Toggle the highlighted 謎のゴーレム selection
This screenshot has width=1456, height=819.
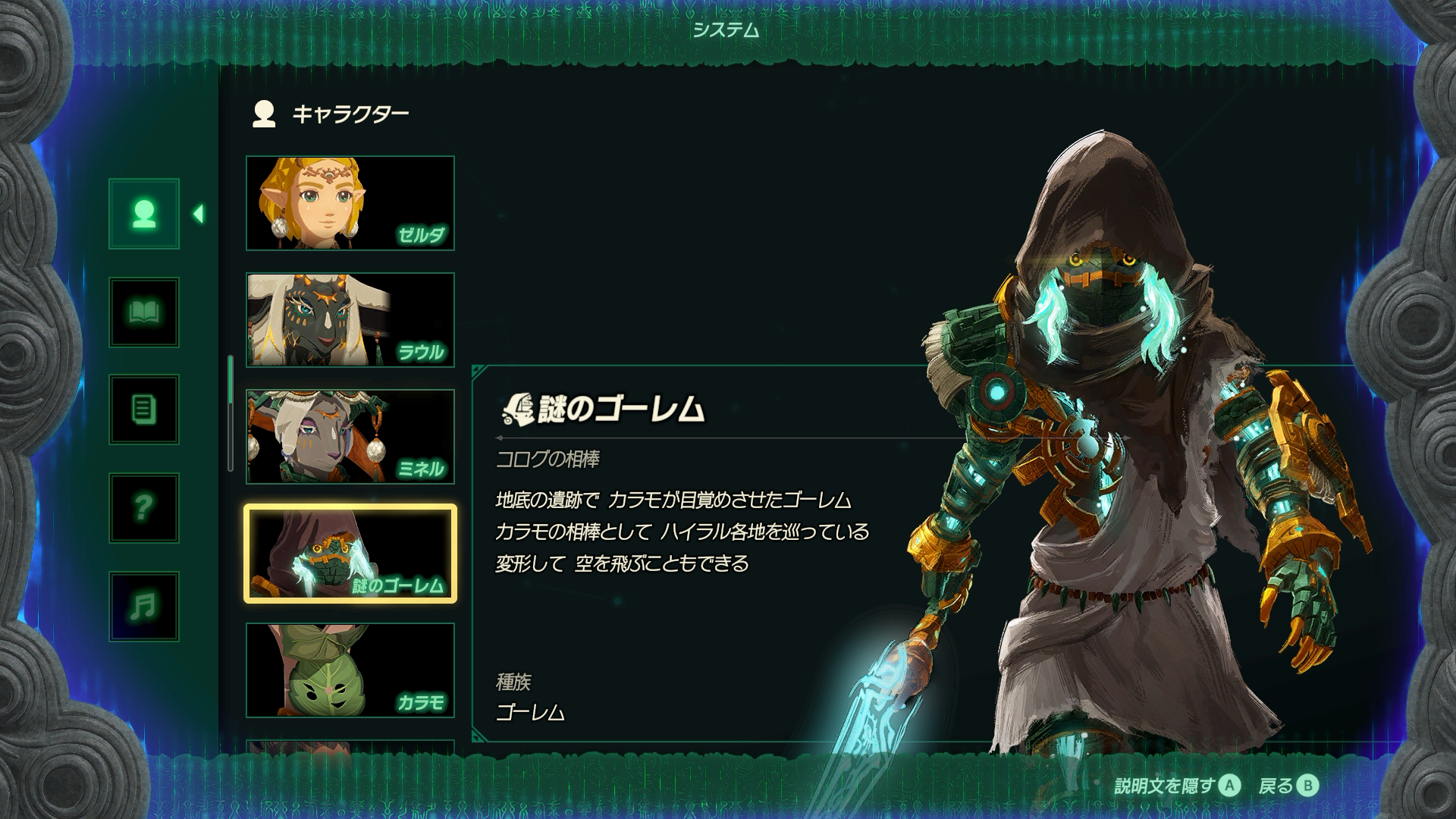tap(350, 551)
